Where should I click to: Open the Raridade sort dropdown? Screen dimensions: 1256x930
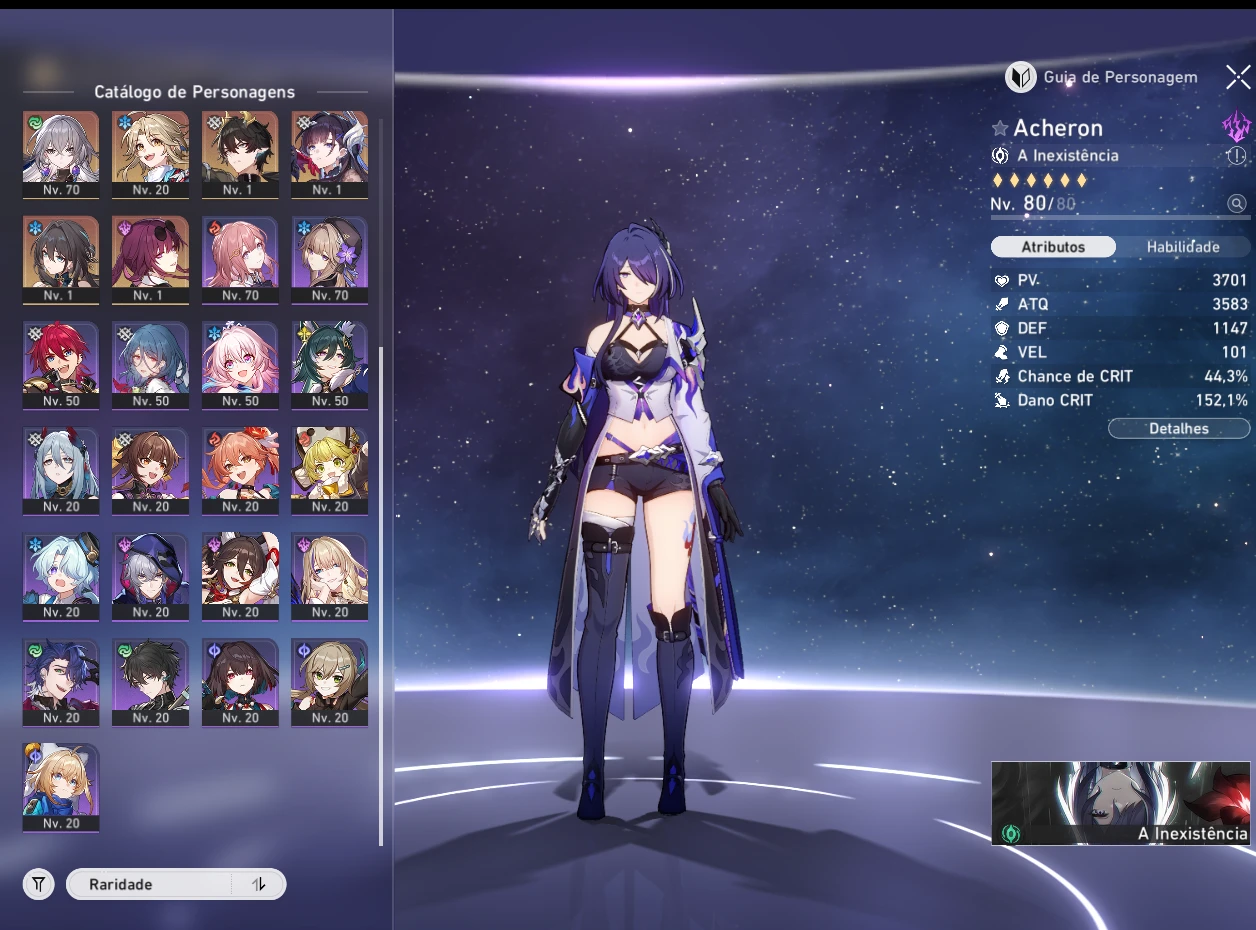148,884
